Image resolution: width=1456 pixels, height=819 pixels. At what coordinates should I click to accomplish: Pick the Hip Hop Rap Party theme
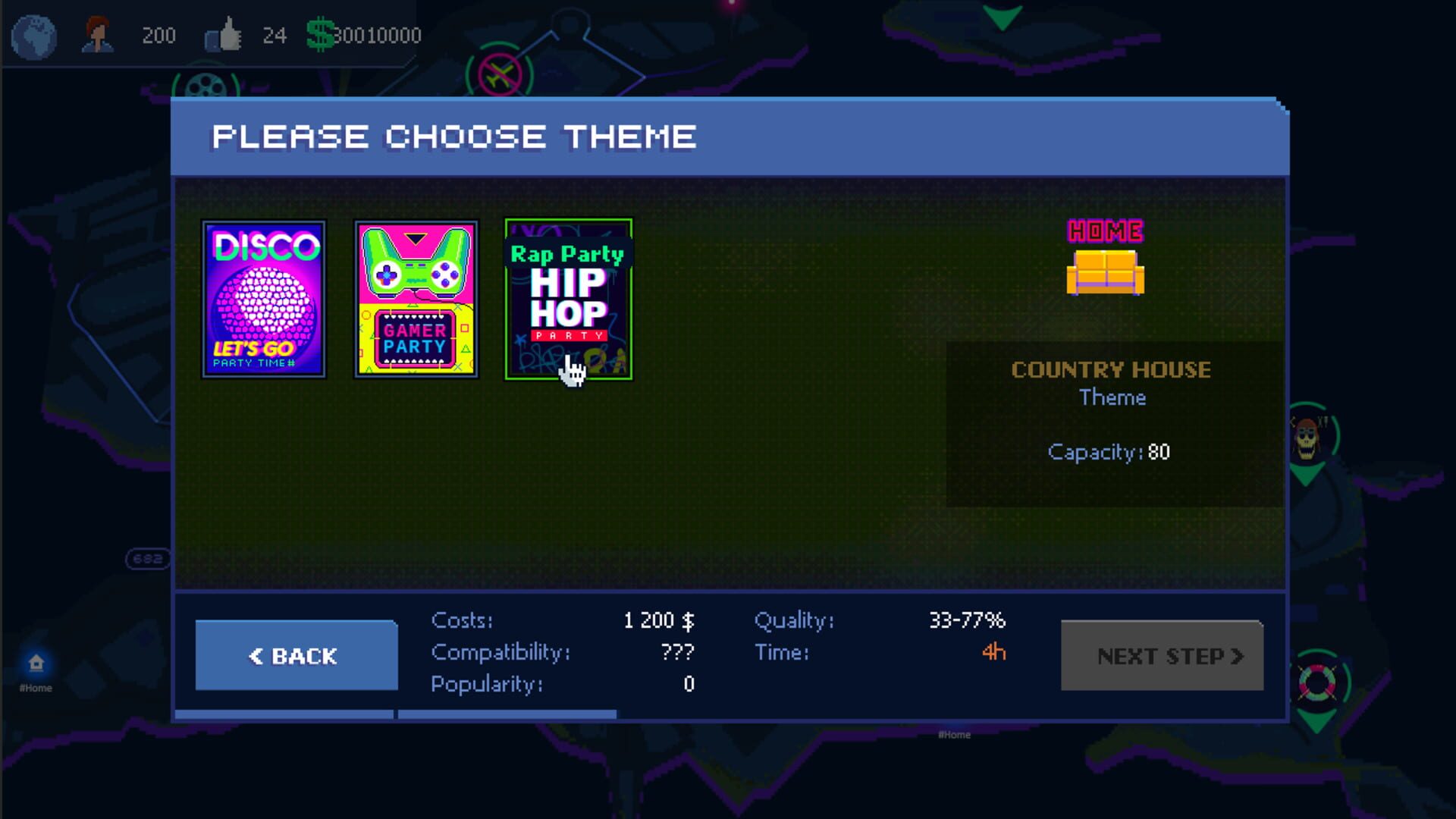pyautogui.click(x=568, y=299)
